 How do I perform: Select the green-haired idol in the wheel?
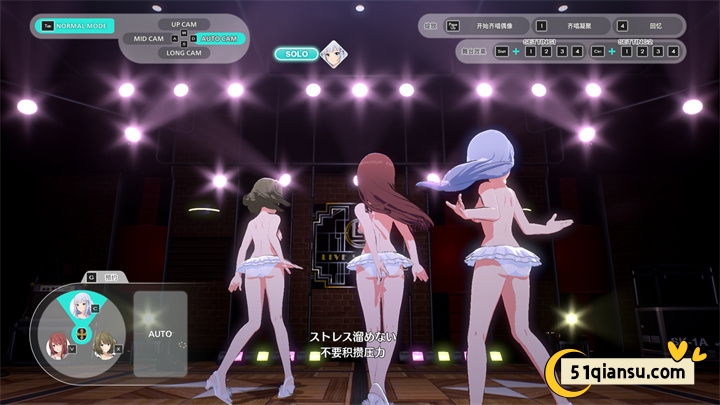[104, 344]
